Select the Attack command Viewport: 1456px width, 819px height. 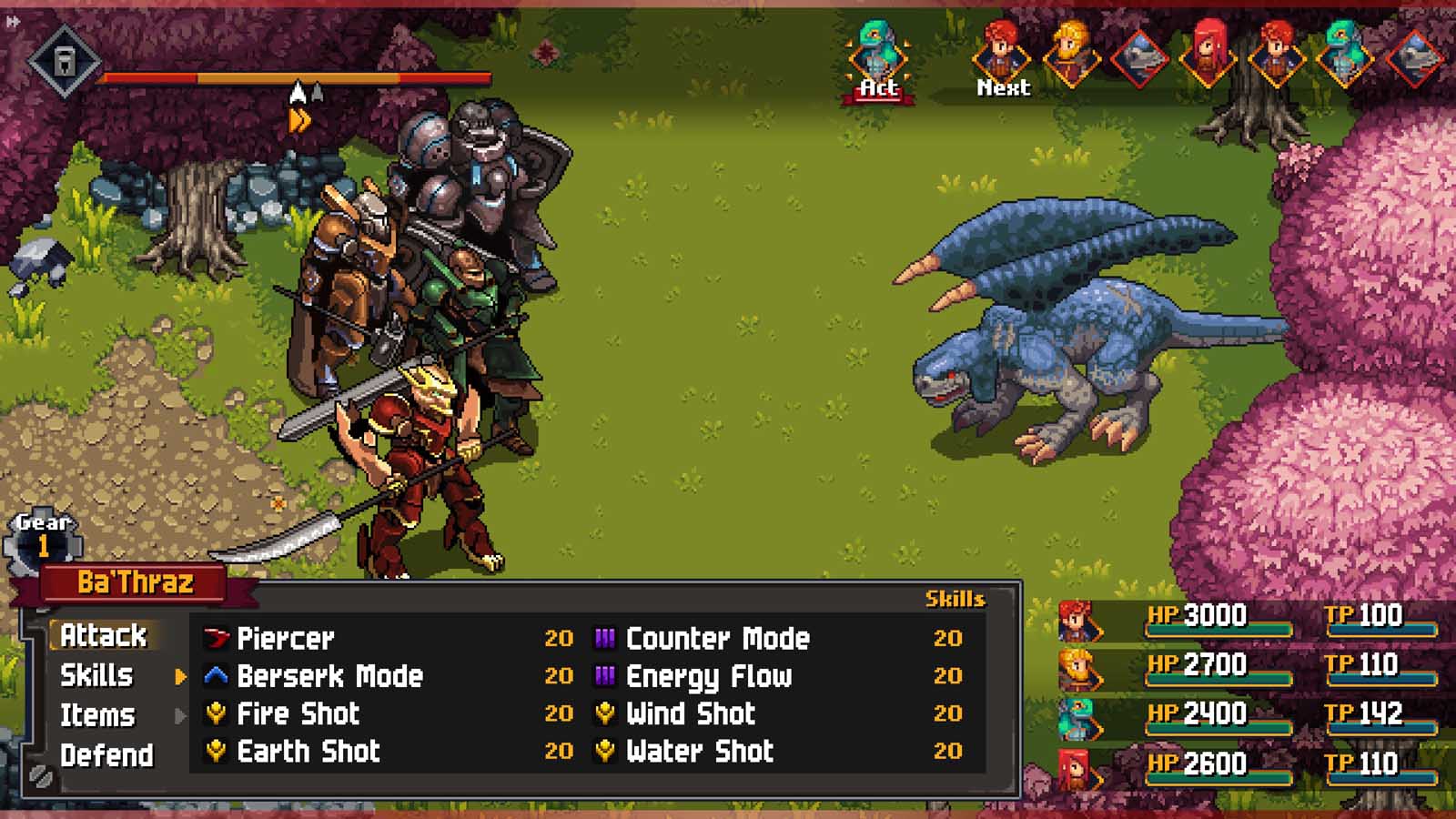[x=103, y=635]
